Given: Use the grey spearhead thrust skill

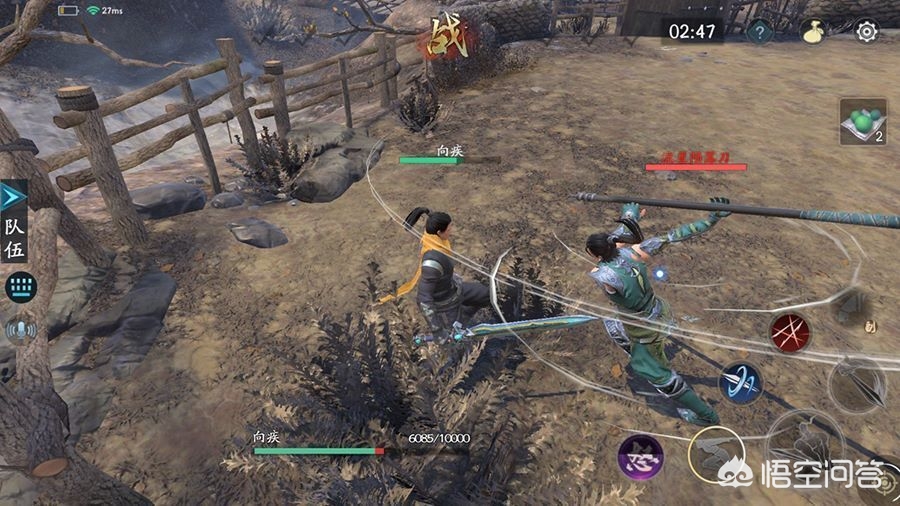Looking at the screenshot, I should [857, 385].
